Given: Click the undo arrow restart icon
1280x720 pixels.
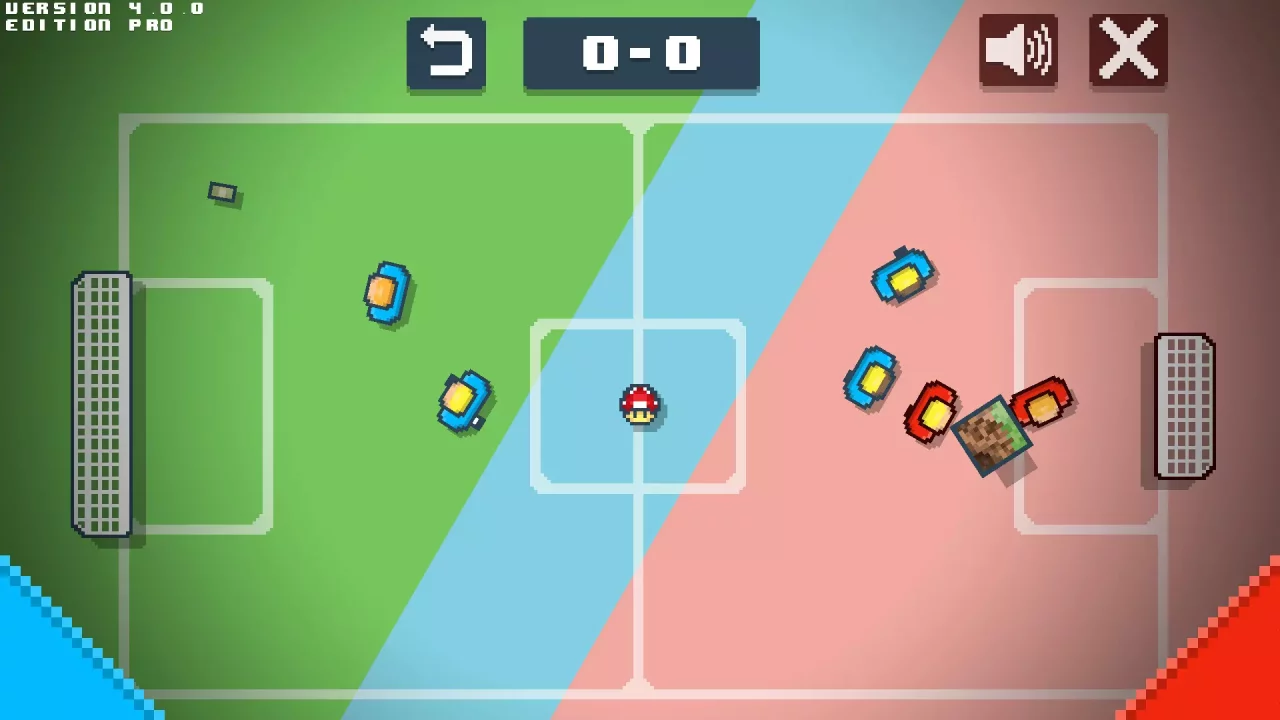Looking at the screenshot, I should pos(446,51).
